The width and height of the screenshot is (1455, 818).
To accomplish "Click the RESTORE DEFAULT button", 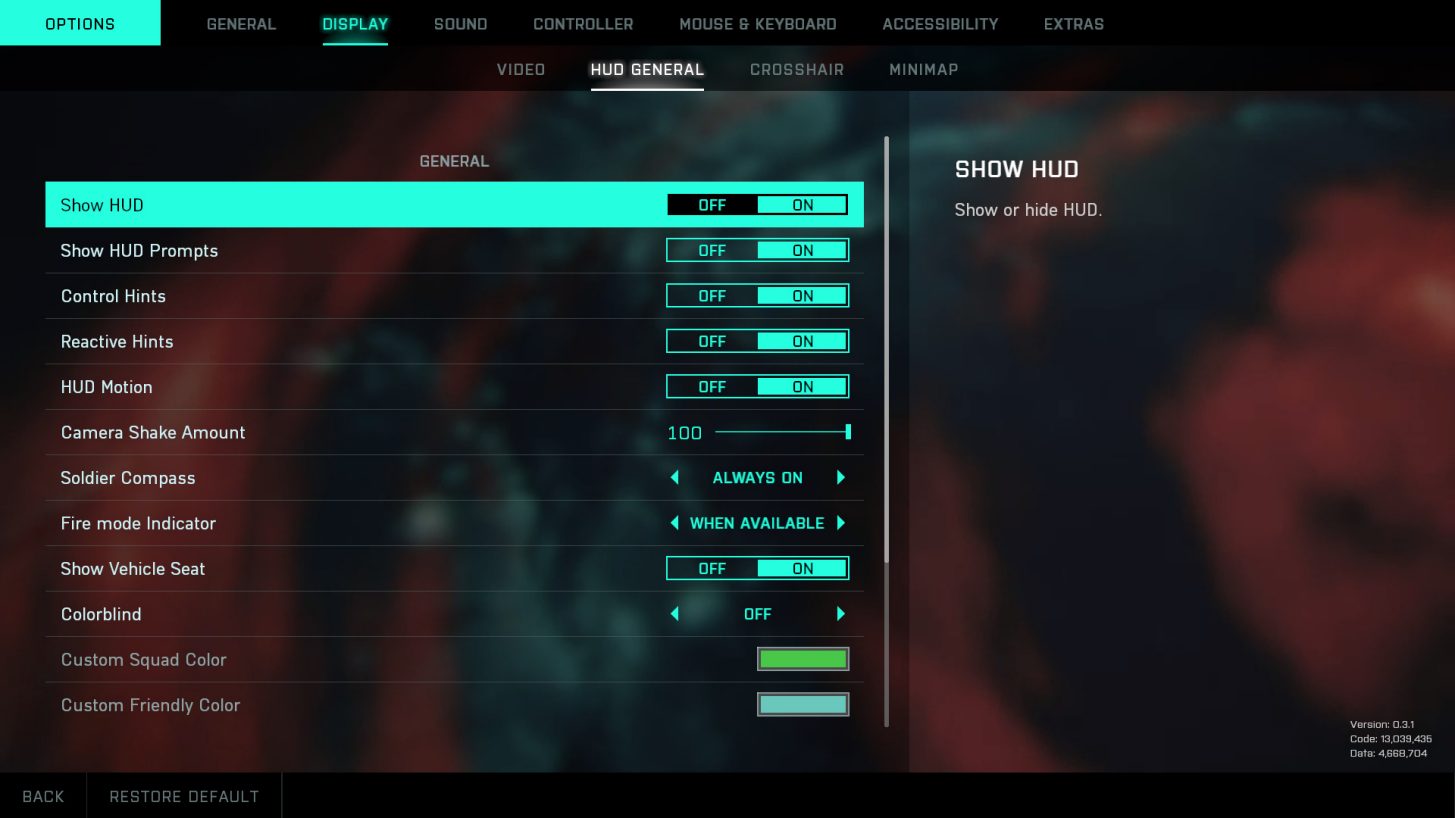I will tap(184, 795).
